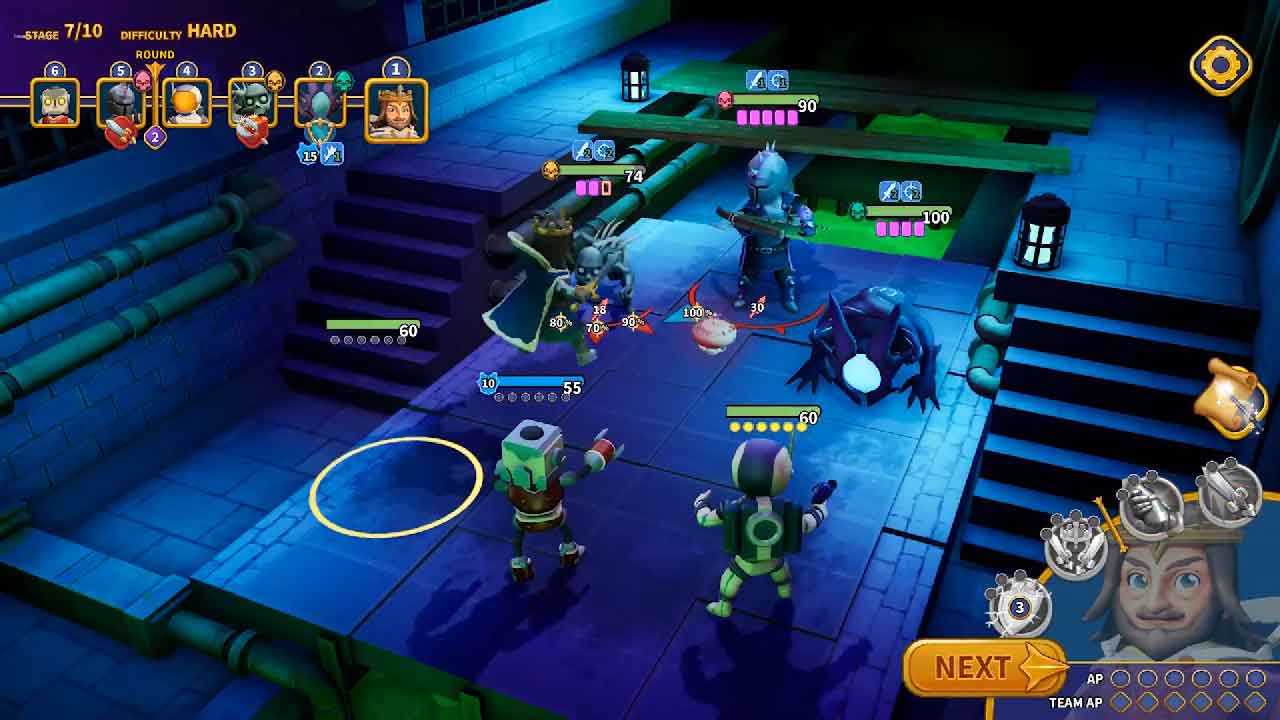Select the orange-visor astronaut turn-order portrait

(186, 103)
